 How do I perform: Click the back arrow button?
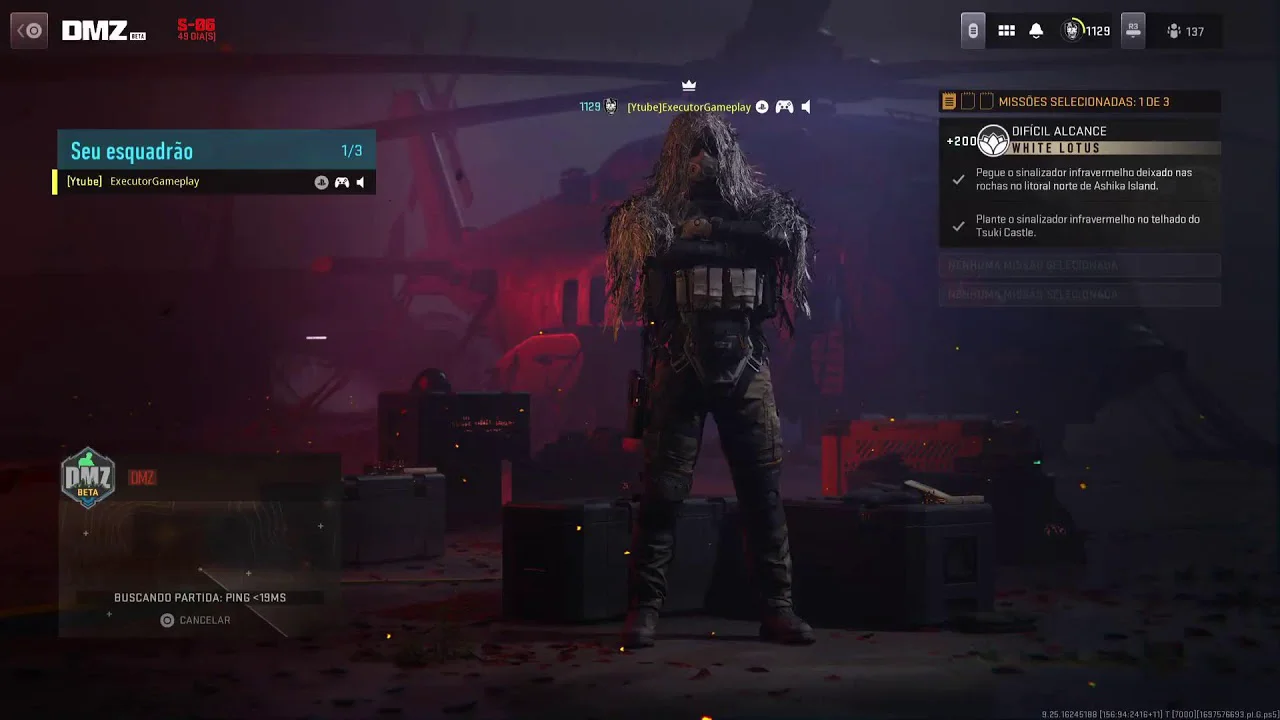(x=29, y=31)
